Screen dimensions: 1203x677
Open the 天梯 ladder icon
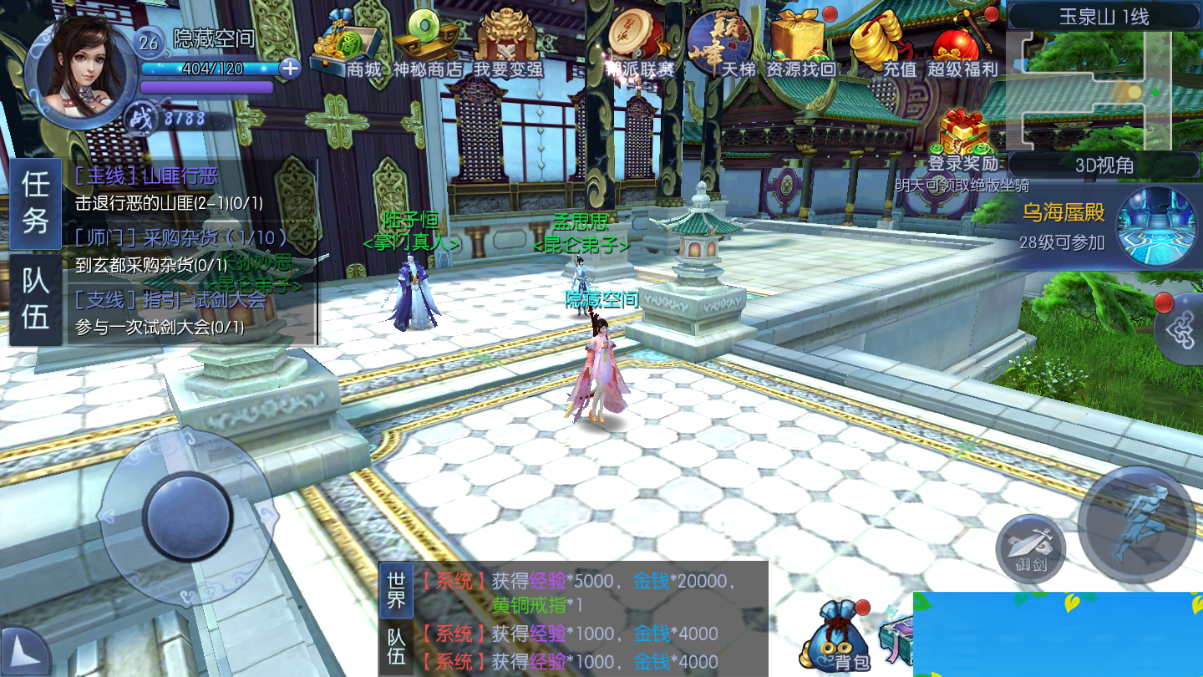pos(719,45)
